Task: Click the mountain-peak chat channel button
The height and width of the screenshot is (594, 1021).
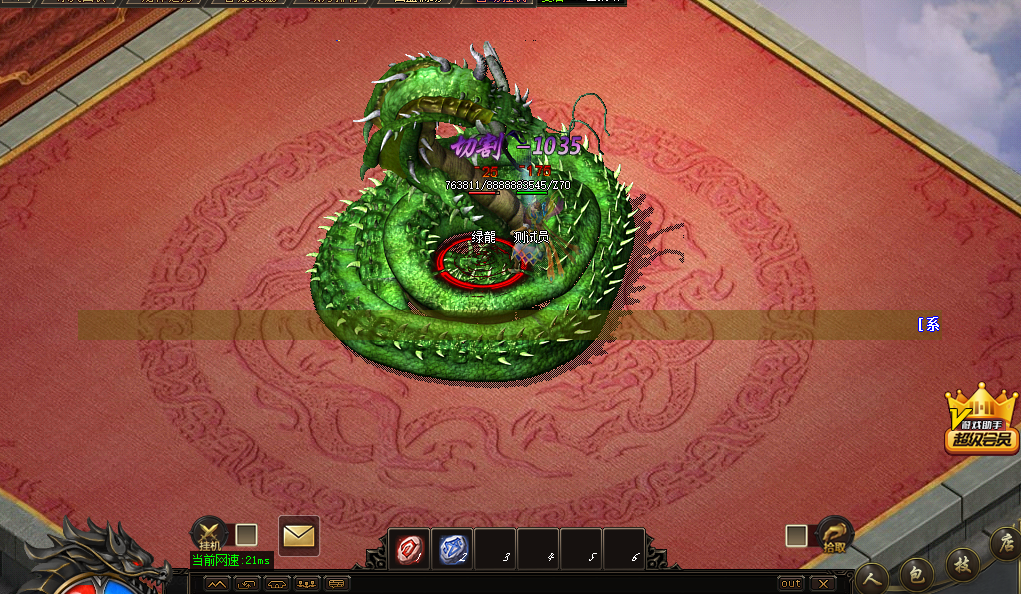Action: [x=216, y=583]
